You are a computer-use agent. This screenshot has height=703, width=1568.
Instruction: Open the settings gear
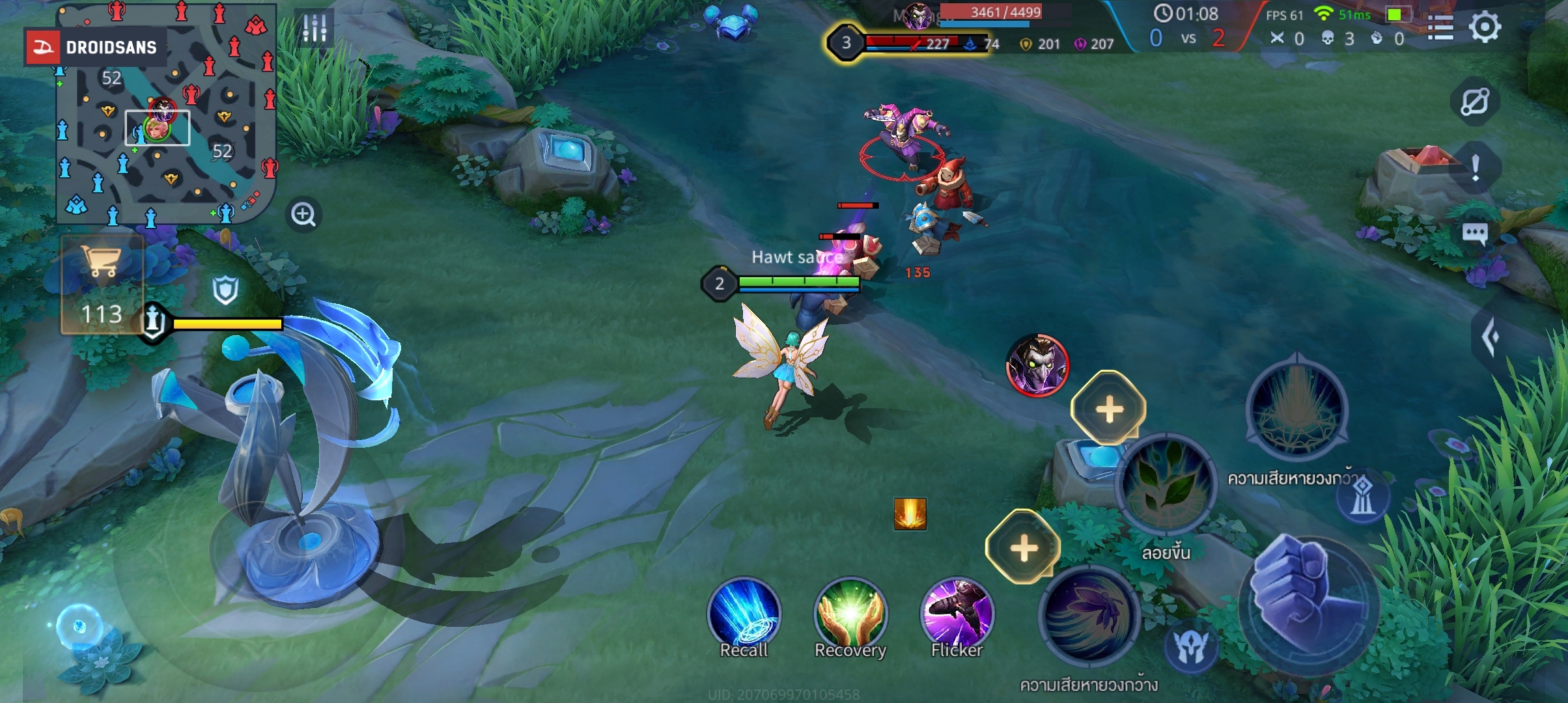pyautogui.click(x=1485, y=27)
